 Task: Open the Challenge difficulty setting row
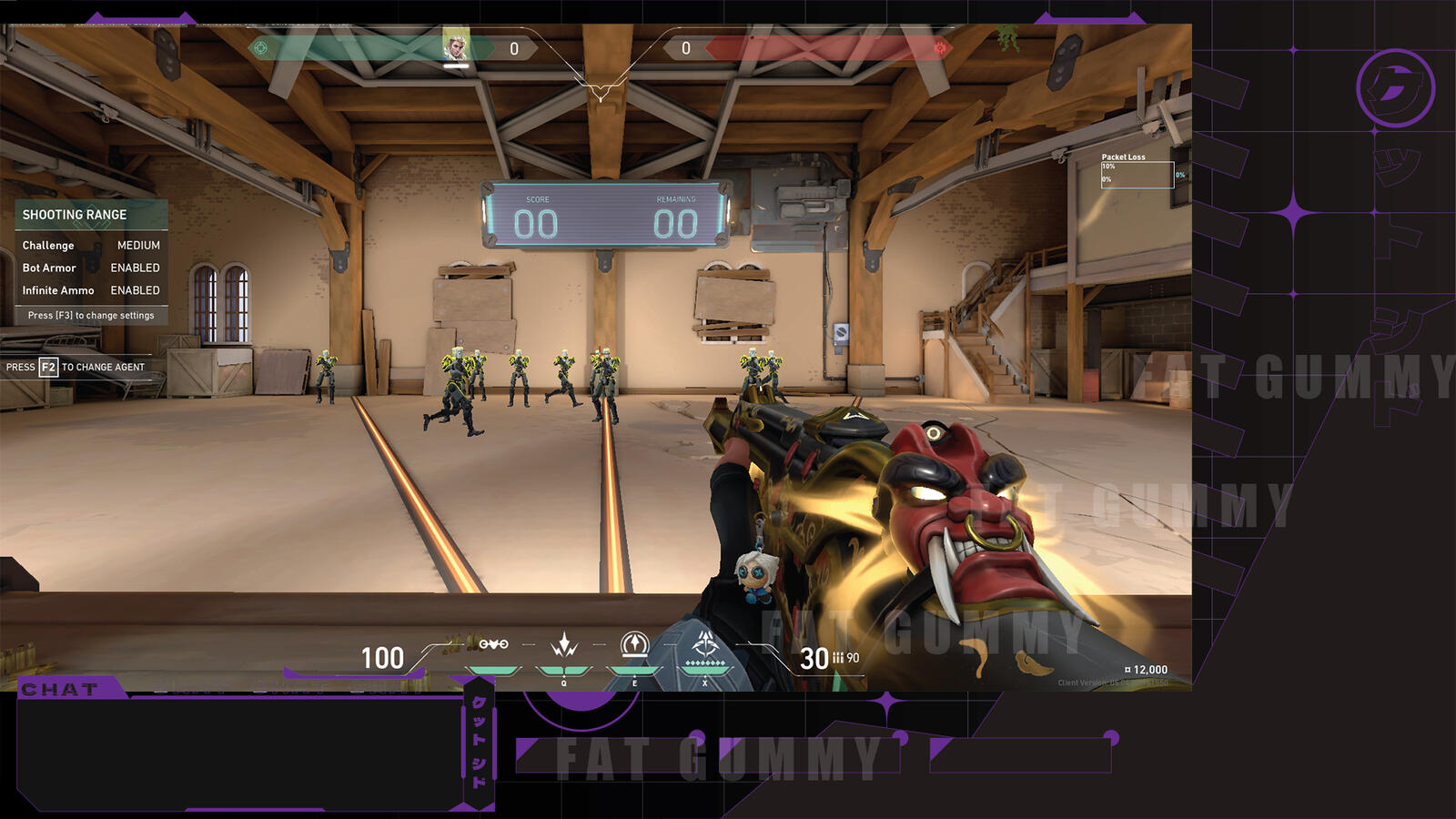(x=91, y=246)
